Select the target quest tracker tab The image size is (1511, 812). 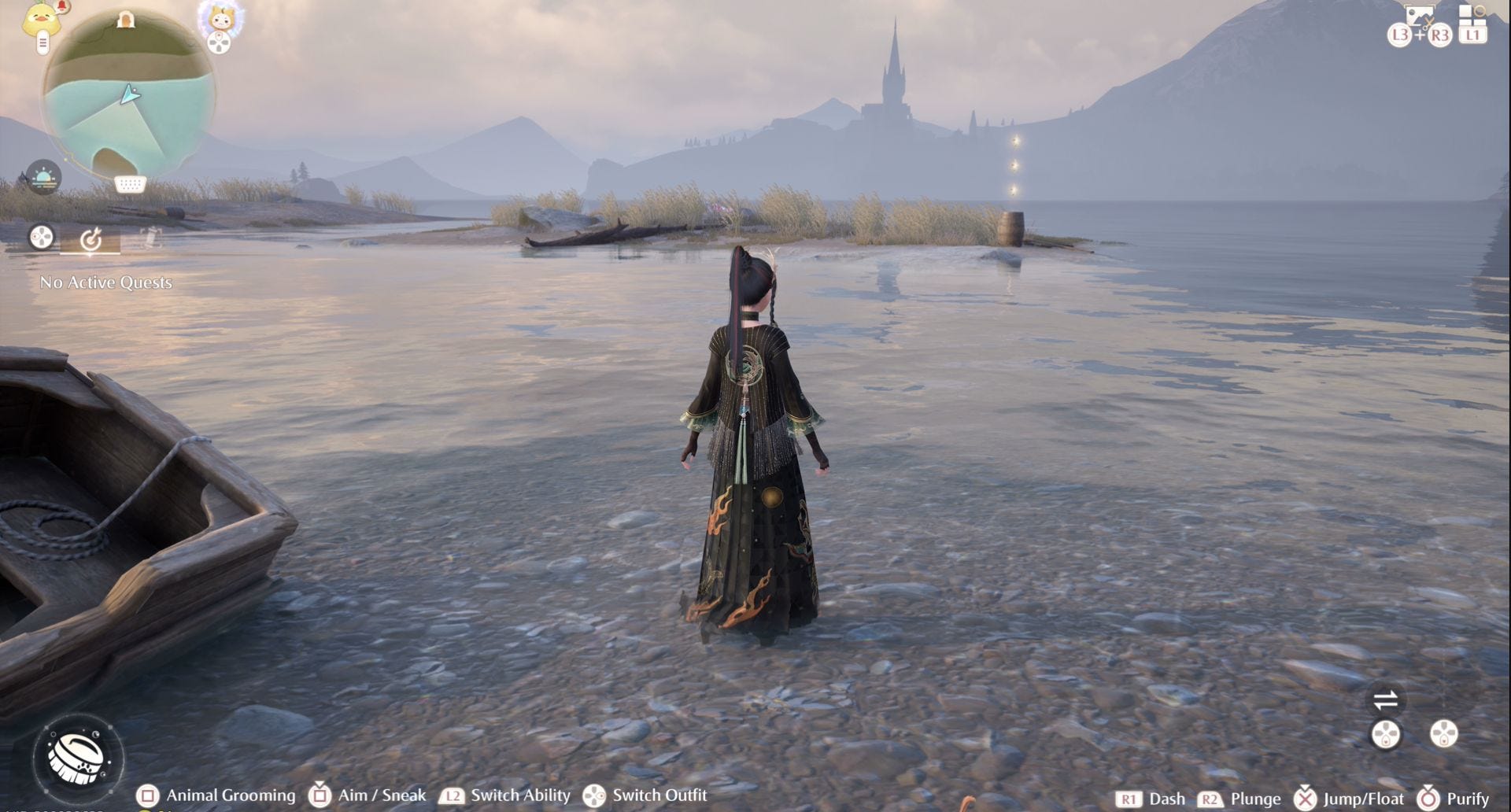[91, 238]
